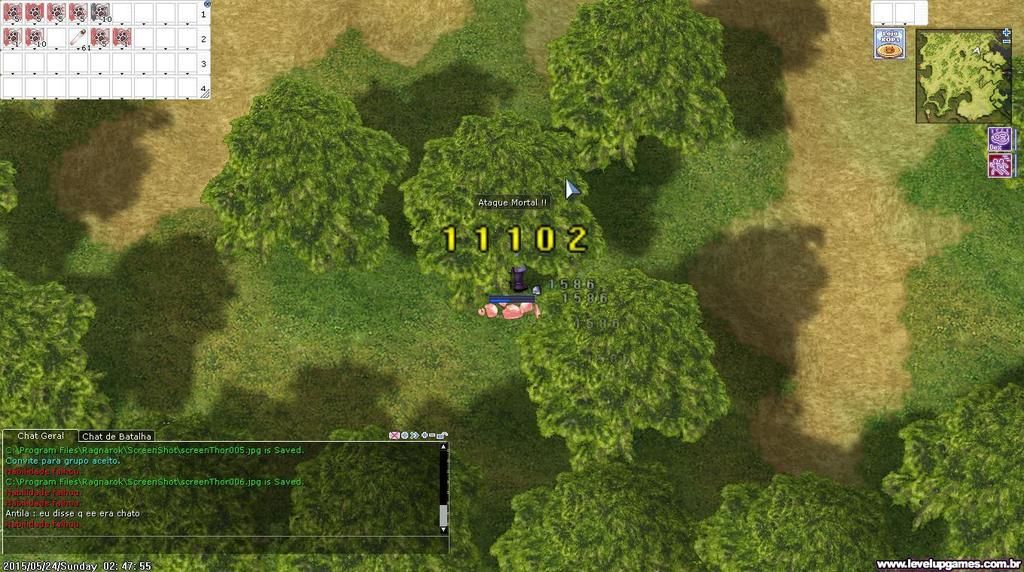
Task: Toggle the chat window lock icon
Action: pyautogui.click(x=443, y=436)
